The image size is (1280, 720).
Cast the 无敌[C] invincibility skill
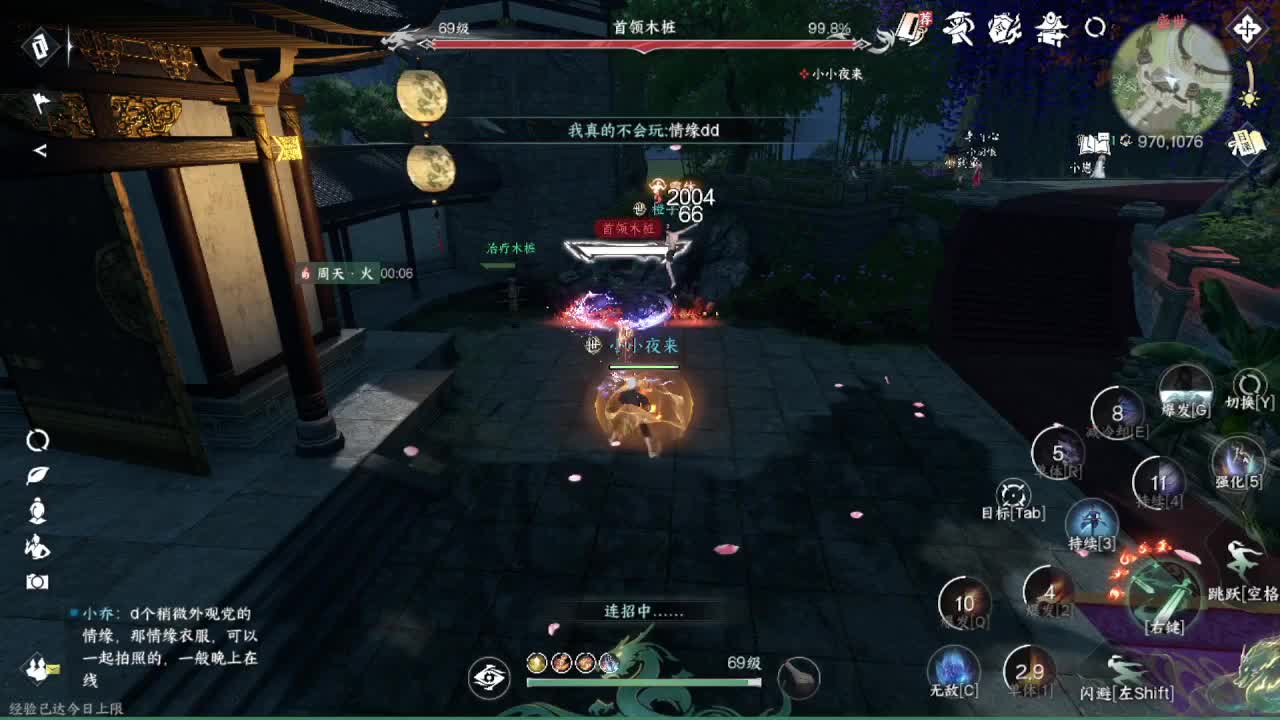[x=952, y=670]
